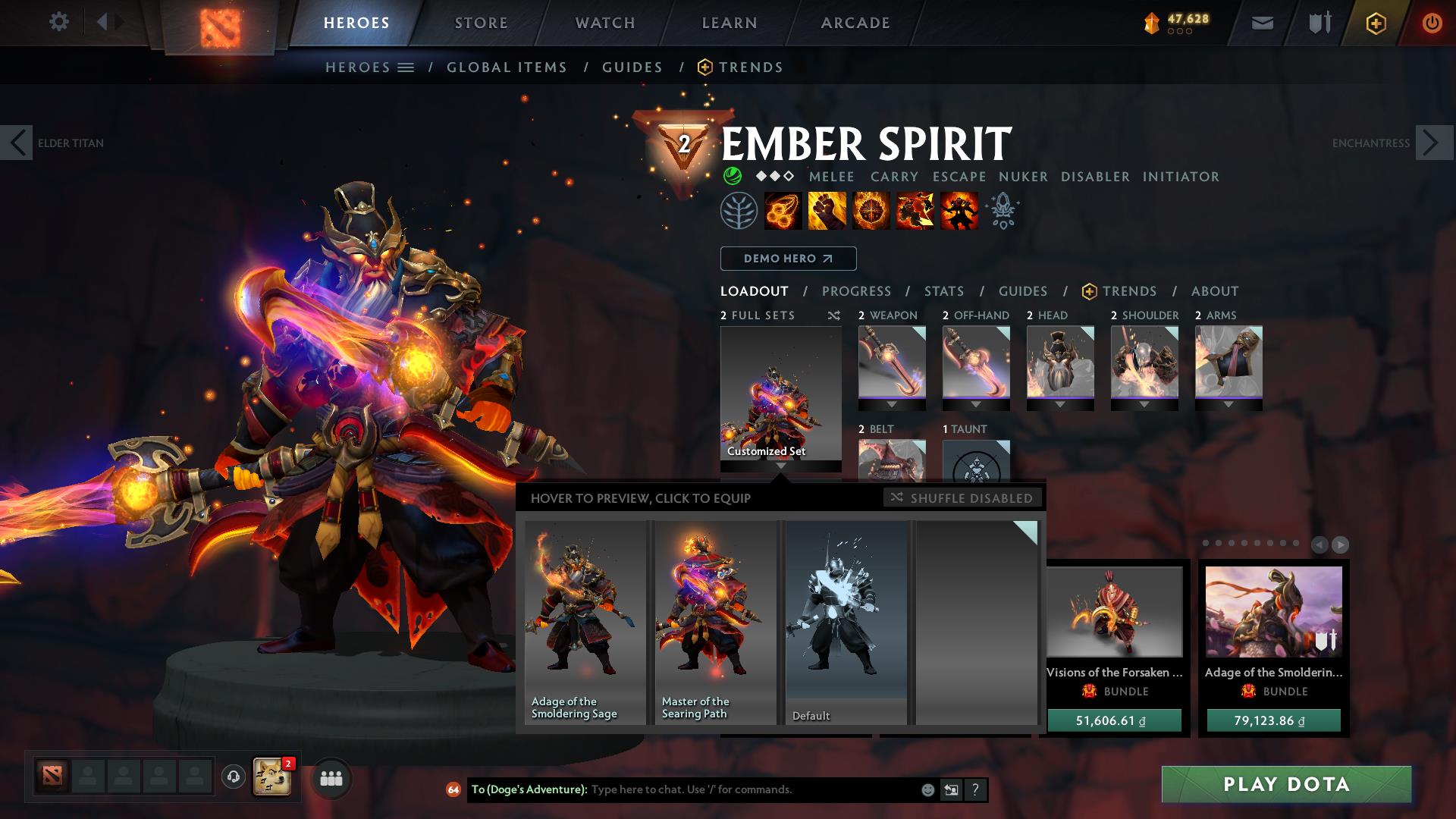
Task: Click the SHUFFLE DISABLED toggle
Action: (x=962, y=498)
